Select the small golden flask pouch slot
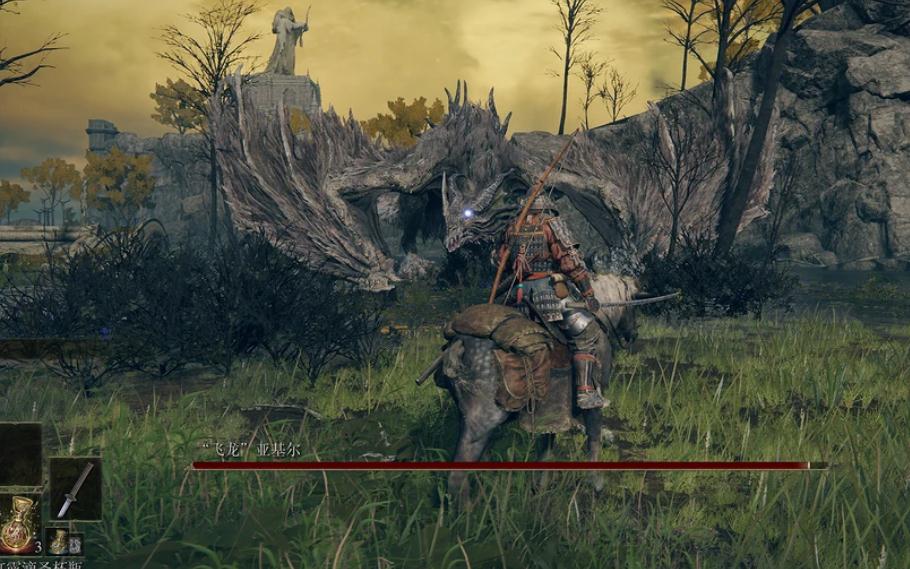The image size is (910, 569). (60, 541)
